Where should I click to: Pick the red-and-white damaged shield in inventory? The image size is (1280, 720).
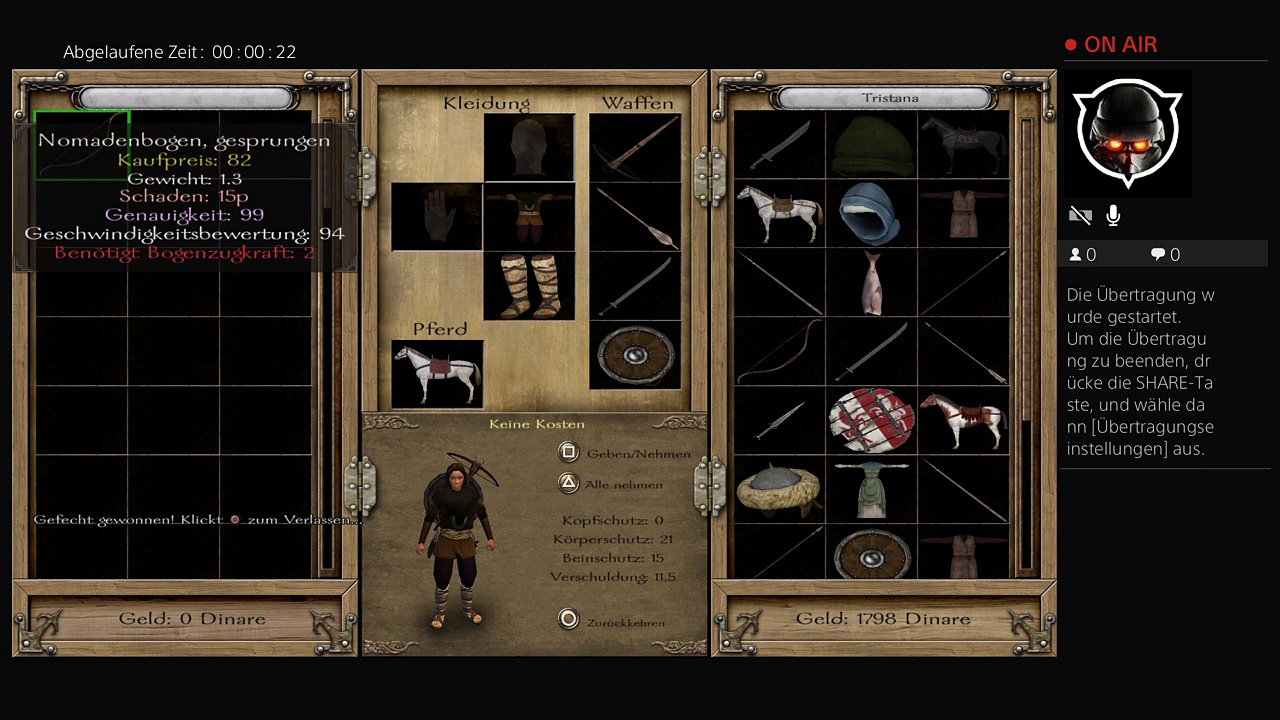tap(871, 420)
